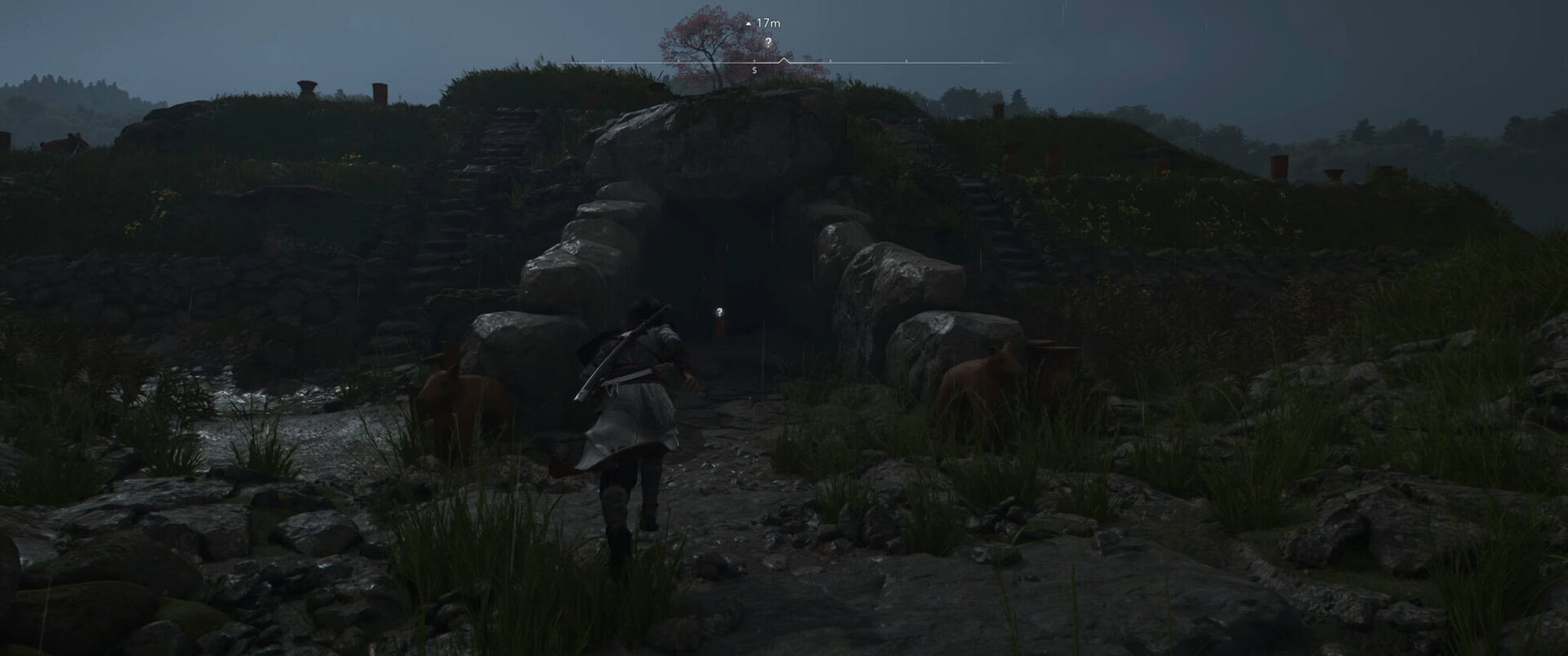The width and height of the screenshot is (1568, 656).
Task: Click the question mark objective icon above the compass
Action: pos(768,43)
